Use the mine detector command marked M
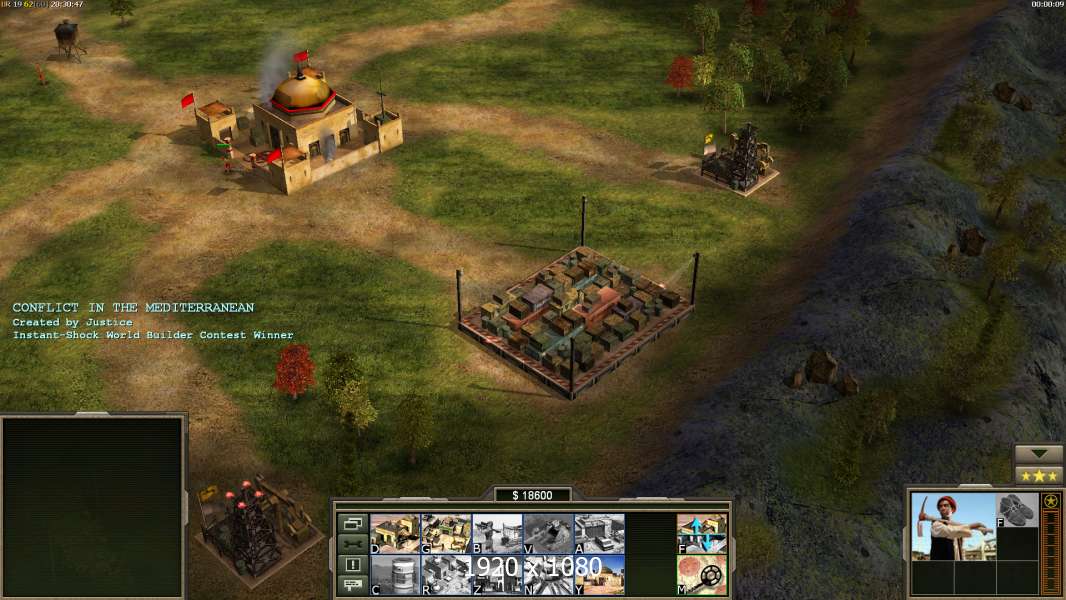The width and height of the screenshot is (1066, 600). click(702, 575)
